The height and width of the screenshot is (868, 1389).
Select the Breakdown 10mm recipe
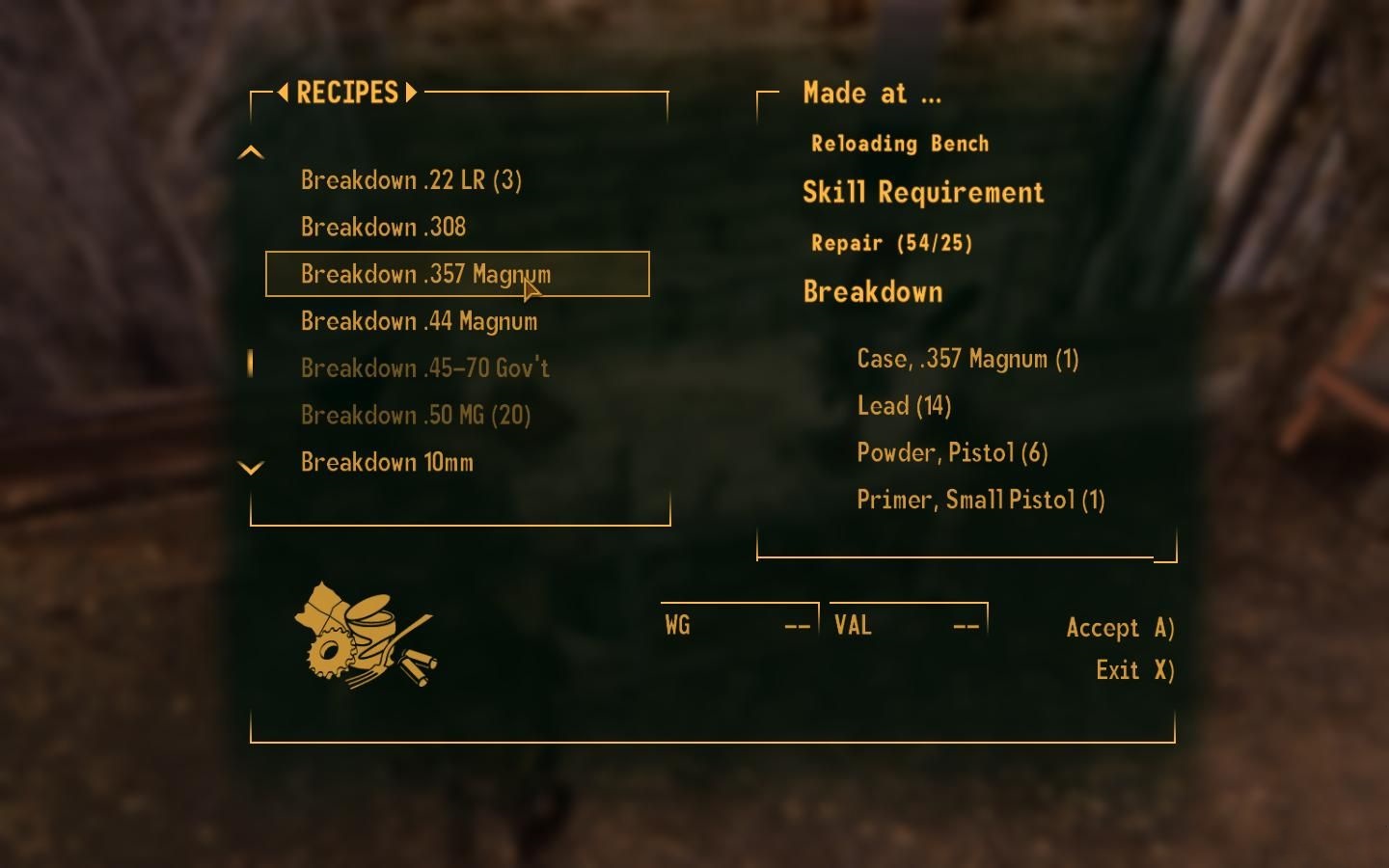pos(387,463)
